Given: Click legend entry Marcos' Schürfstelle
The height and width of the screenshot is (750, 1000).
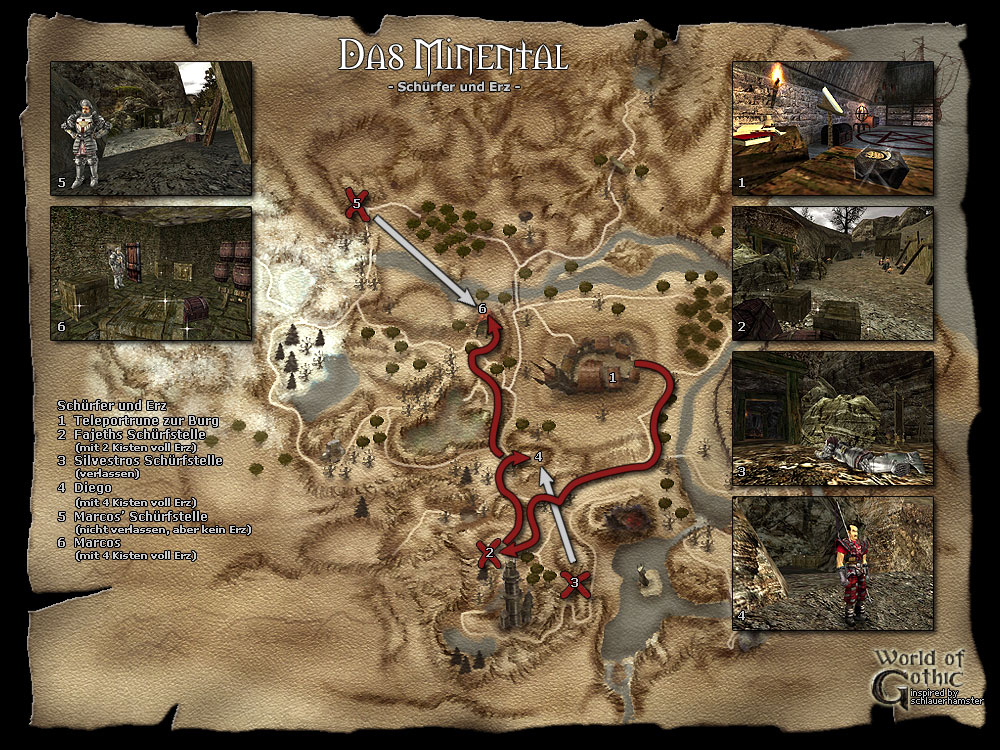Looking at the screenshot, I should 147,516.
